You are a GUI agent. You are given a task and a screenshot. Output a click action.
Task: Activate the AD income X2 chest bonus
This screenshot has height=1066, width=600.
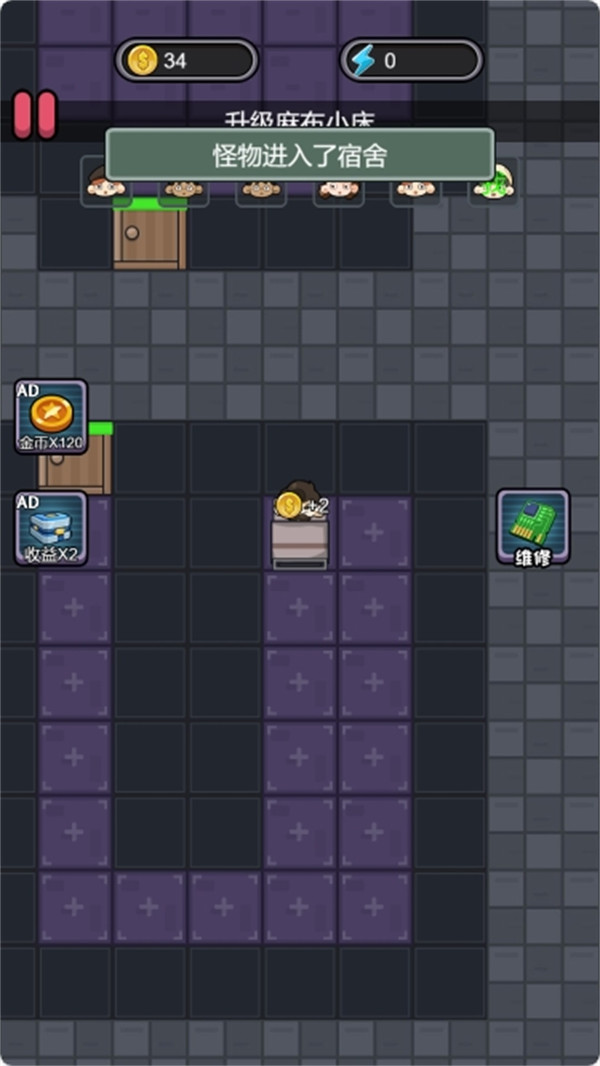click(51, 528)
